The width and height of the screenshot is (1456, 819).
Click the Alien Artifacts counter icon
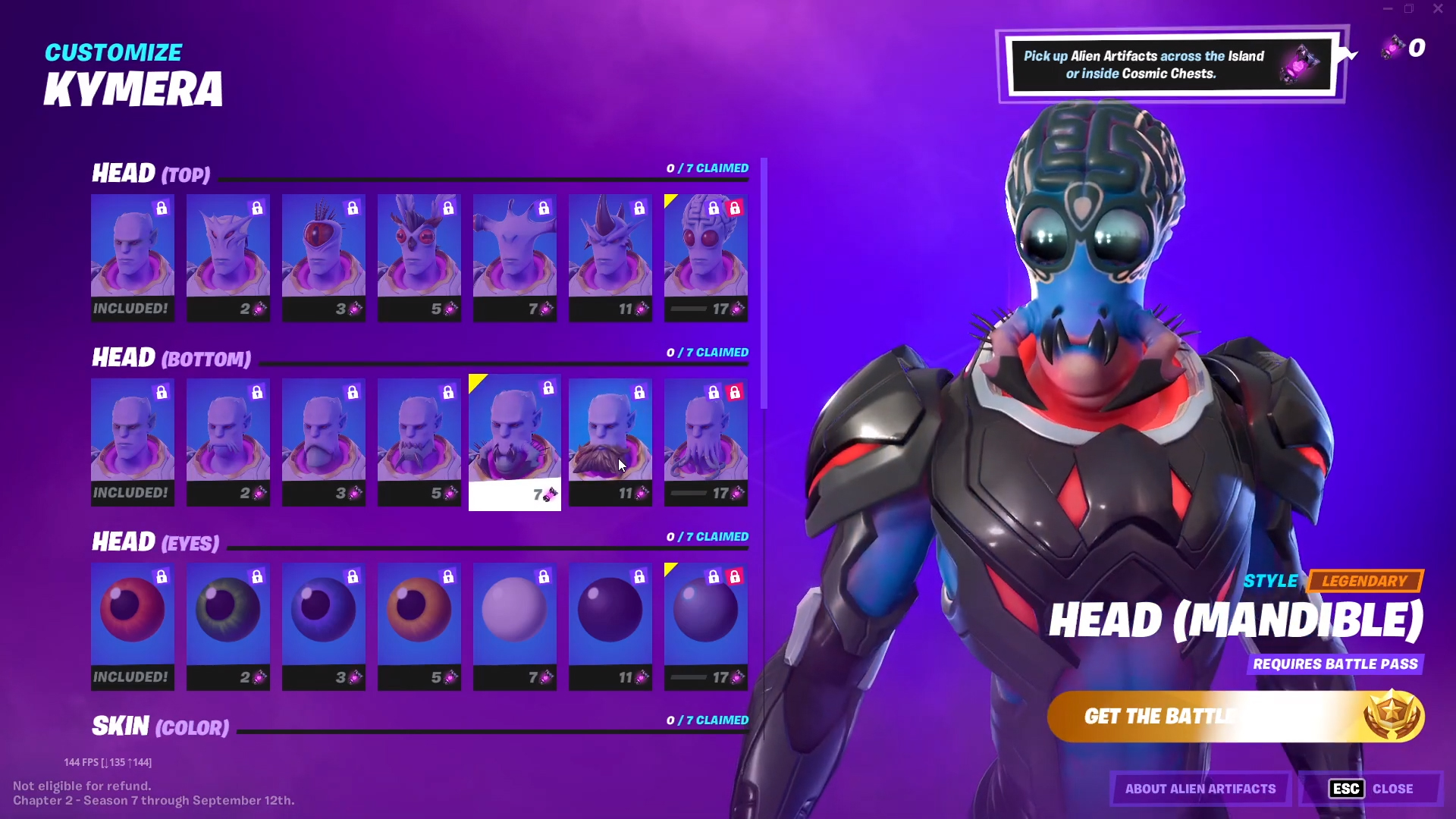click(x=1394, y=47)
